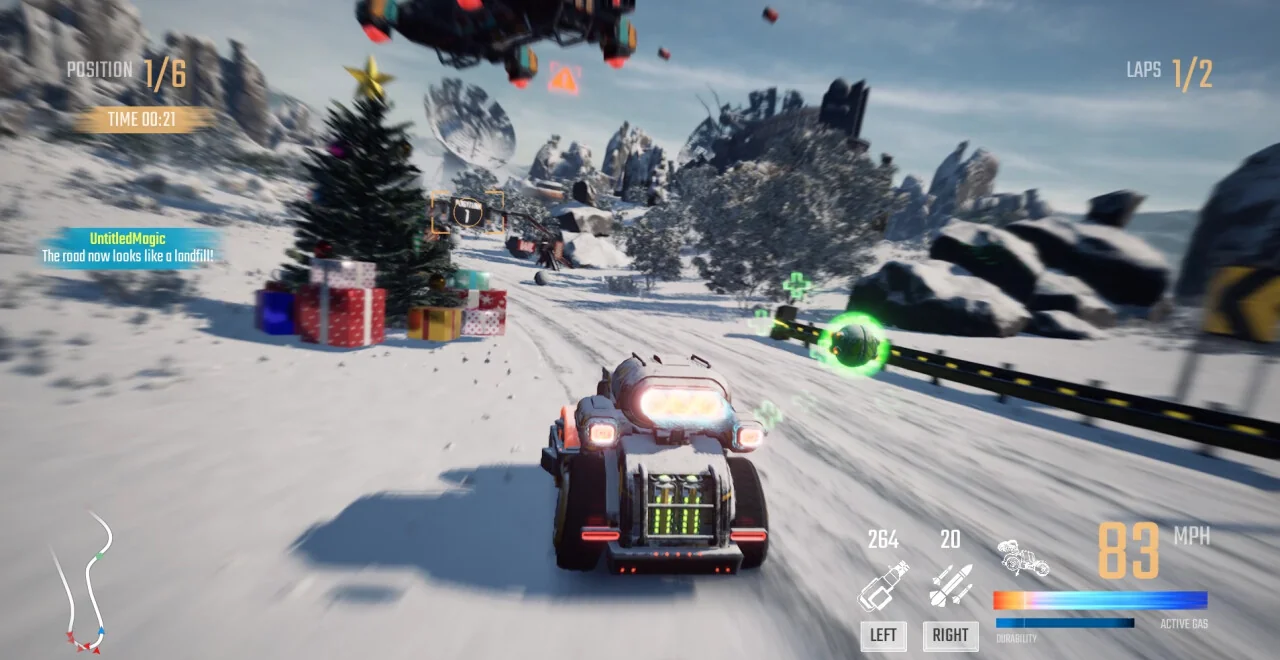Image resolution: width=1280 pixels, height=660 pixels.
Task: Click the UntitledMagic chat message
Action: point(128,248)
